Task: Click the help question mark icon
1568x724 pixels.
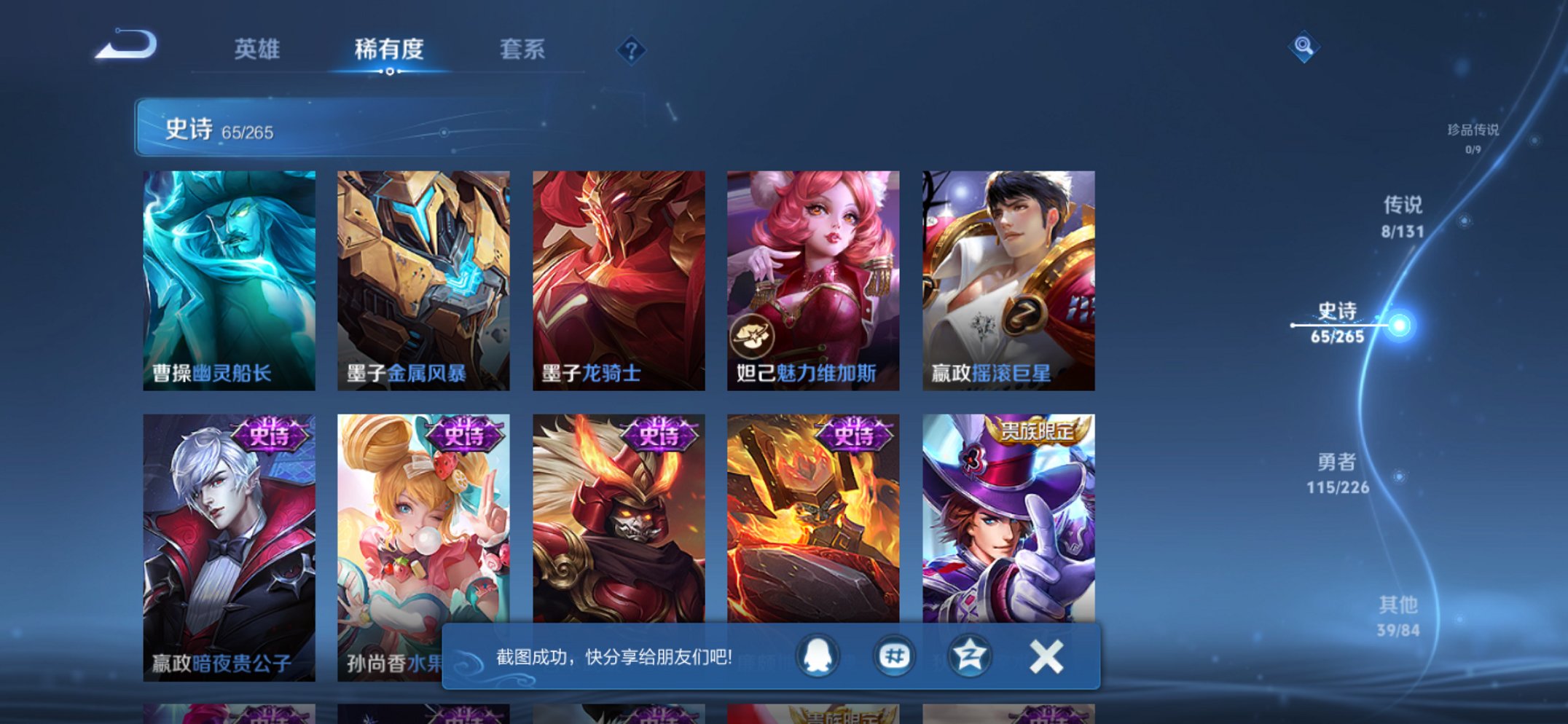Action: 632,51
